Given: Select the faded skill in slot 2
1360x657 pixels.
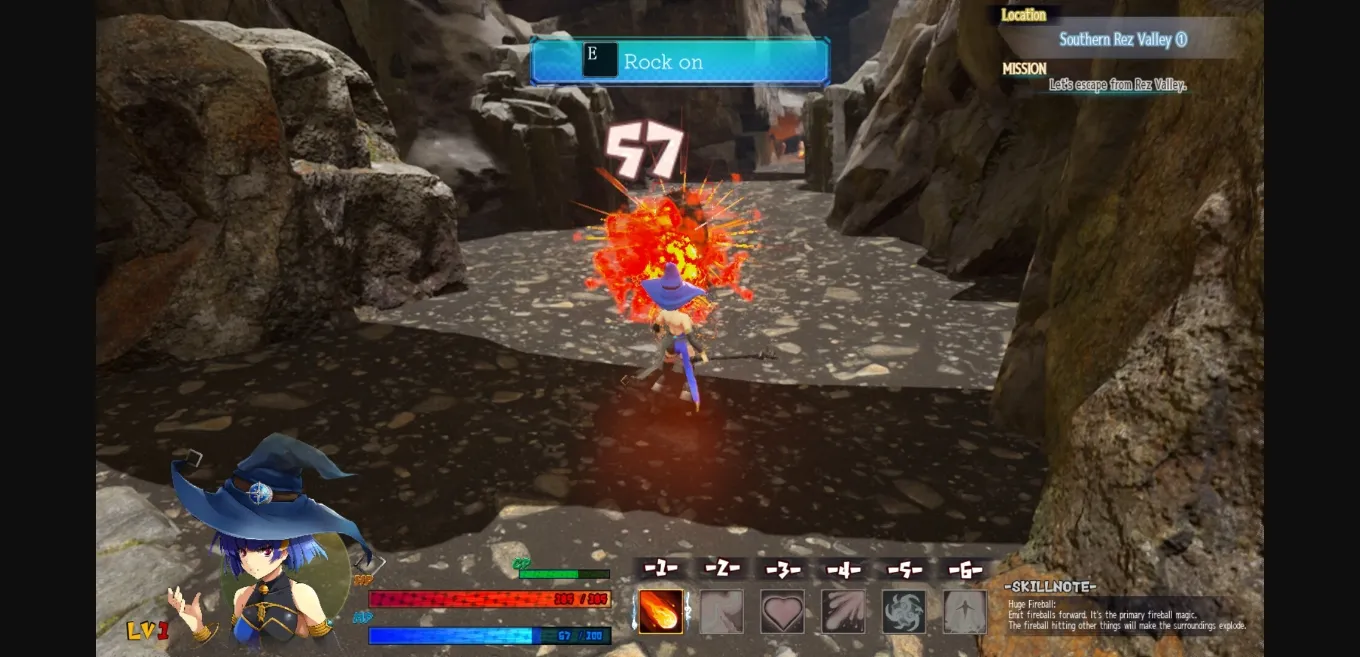Looking at the screenshot, I should point(721,611).
